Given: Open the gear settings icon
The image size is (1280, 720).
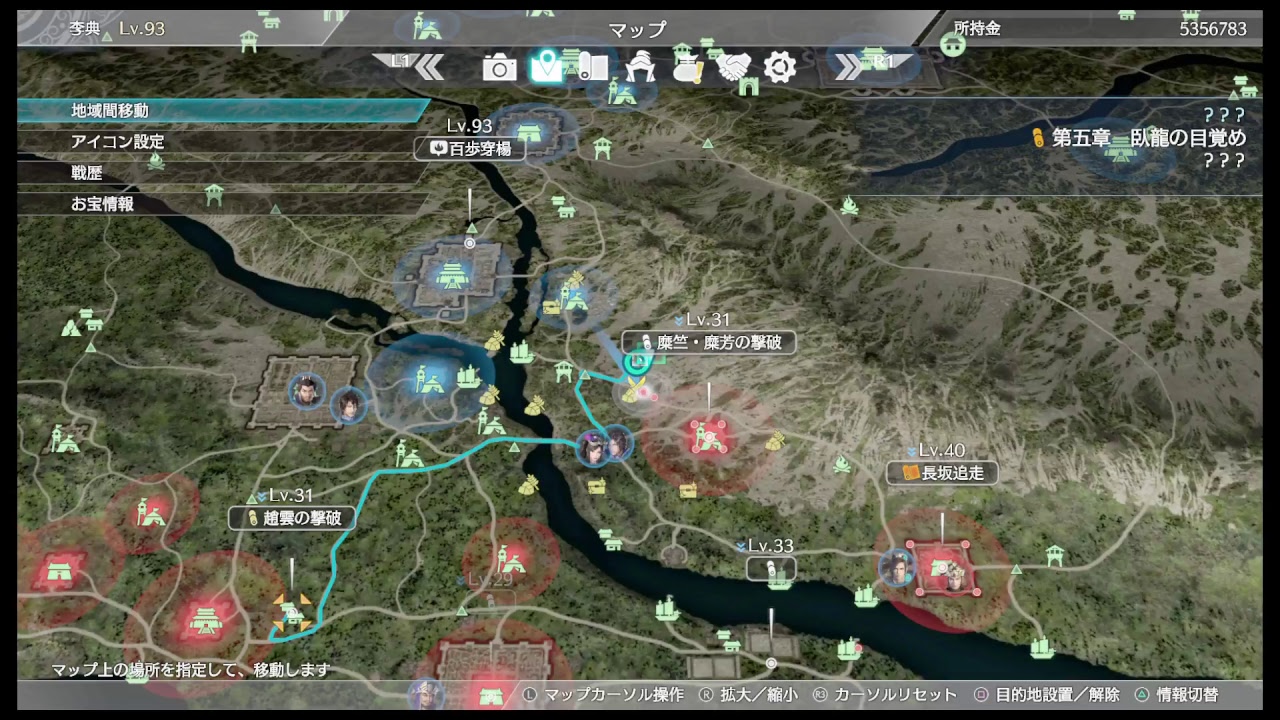Looking at the screenshot, I should (x=778, y=68).
